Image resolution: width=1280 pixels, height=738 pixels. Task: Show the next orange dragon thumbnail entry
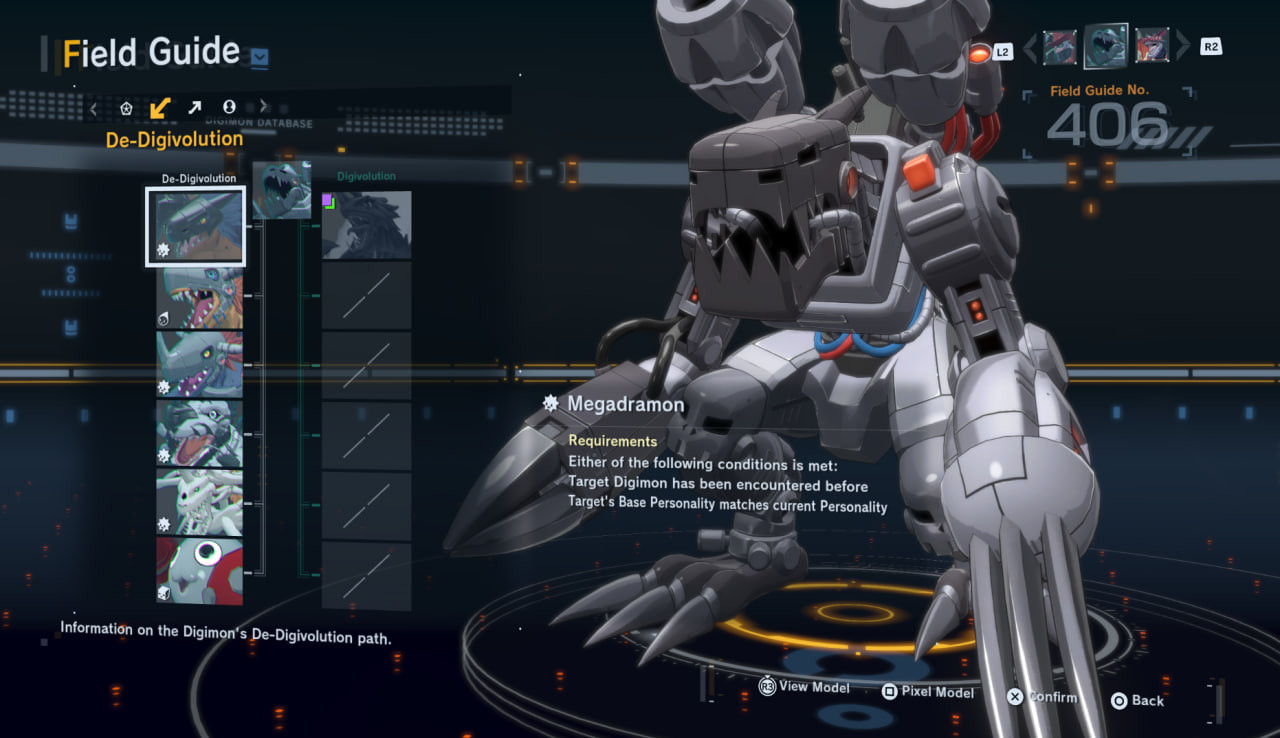pyautogui.click(x=1152, y=45)
